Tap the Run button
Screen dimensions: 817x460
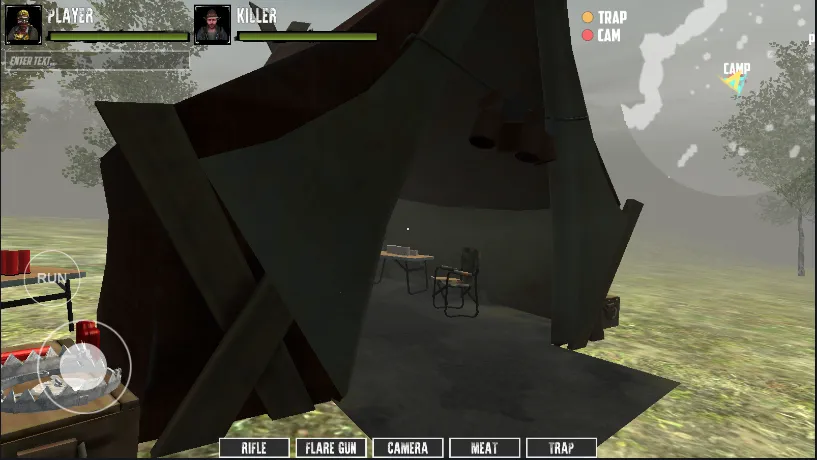point(51,277)
